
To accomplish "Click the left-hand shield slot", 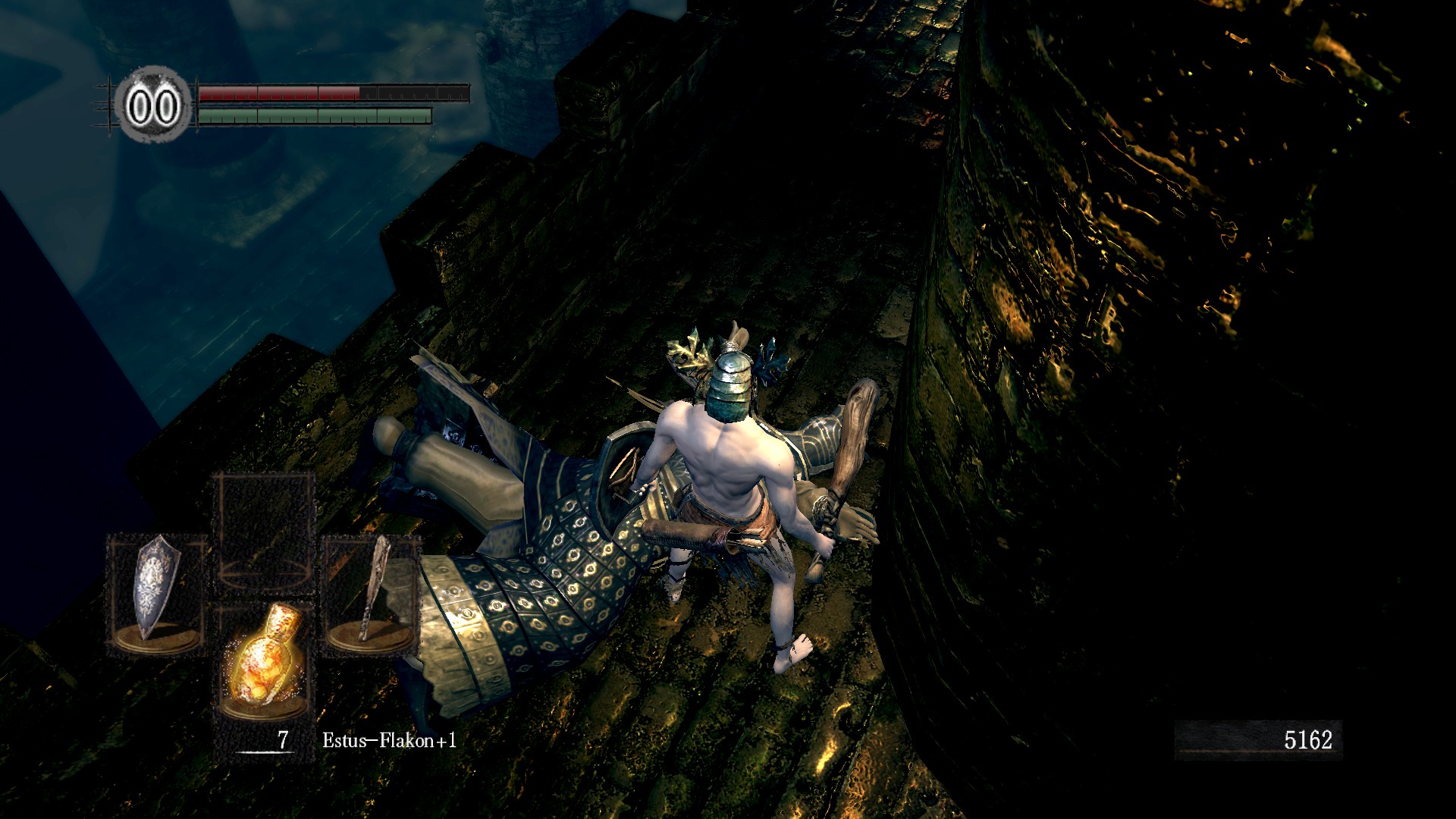I will 157,594.
